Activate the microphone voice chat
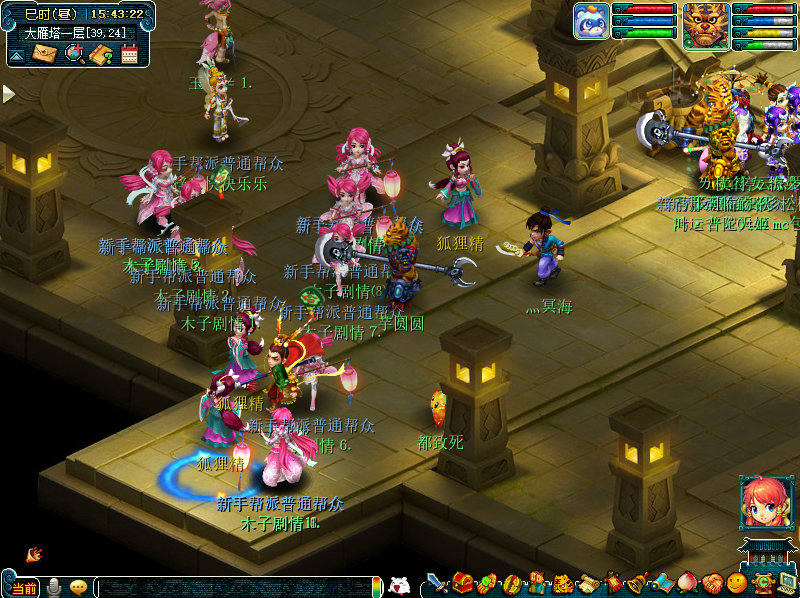The width and height of the screenshot is (800, 598). click(x=54, y=587)
